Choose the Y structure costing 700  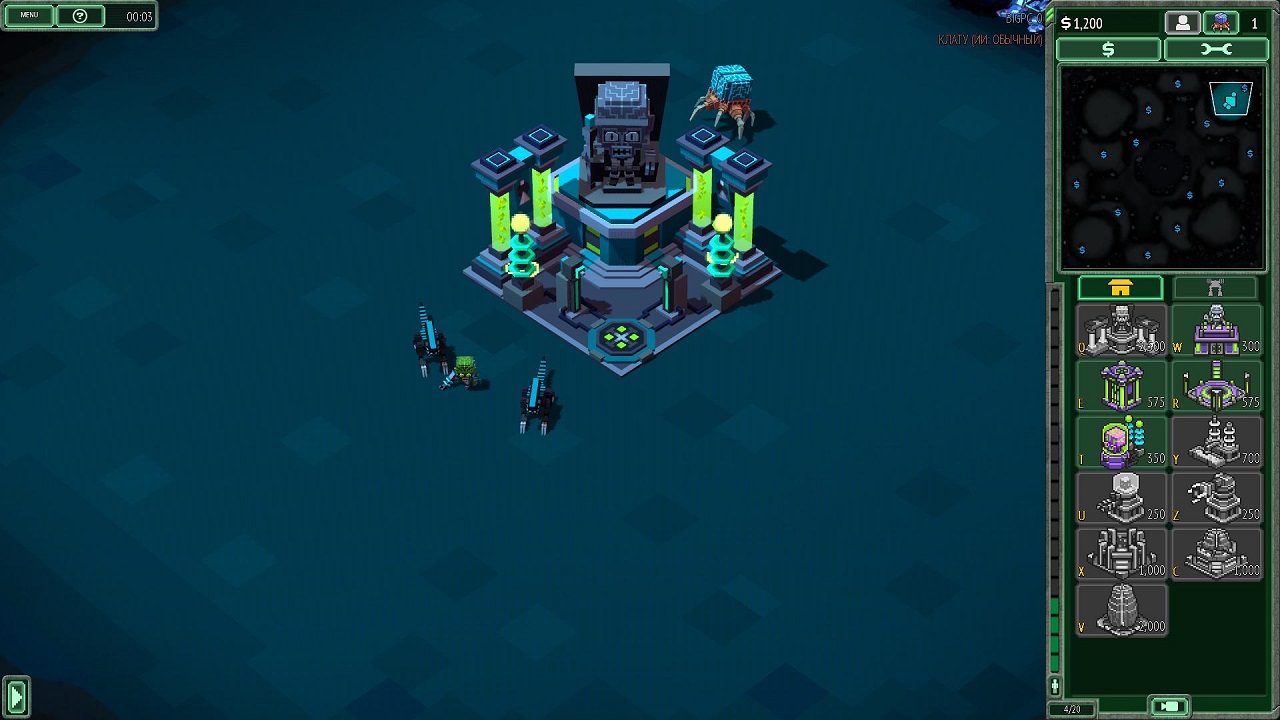(x=1215, y=442)
